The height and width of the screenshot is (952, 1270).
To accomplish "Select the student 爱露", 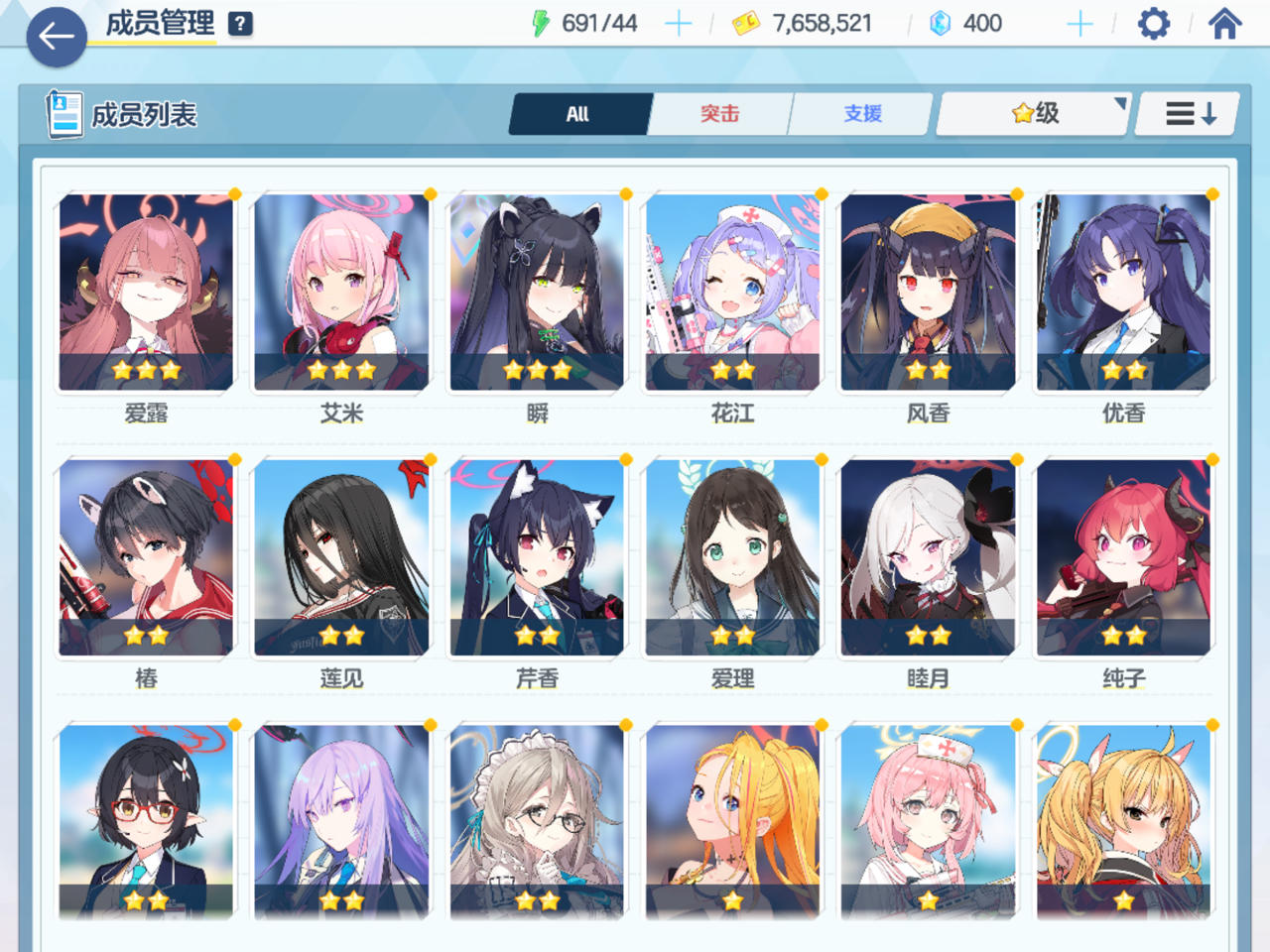I will 145,293.
